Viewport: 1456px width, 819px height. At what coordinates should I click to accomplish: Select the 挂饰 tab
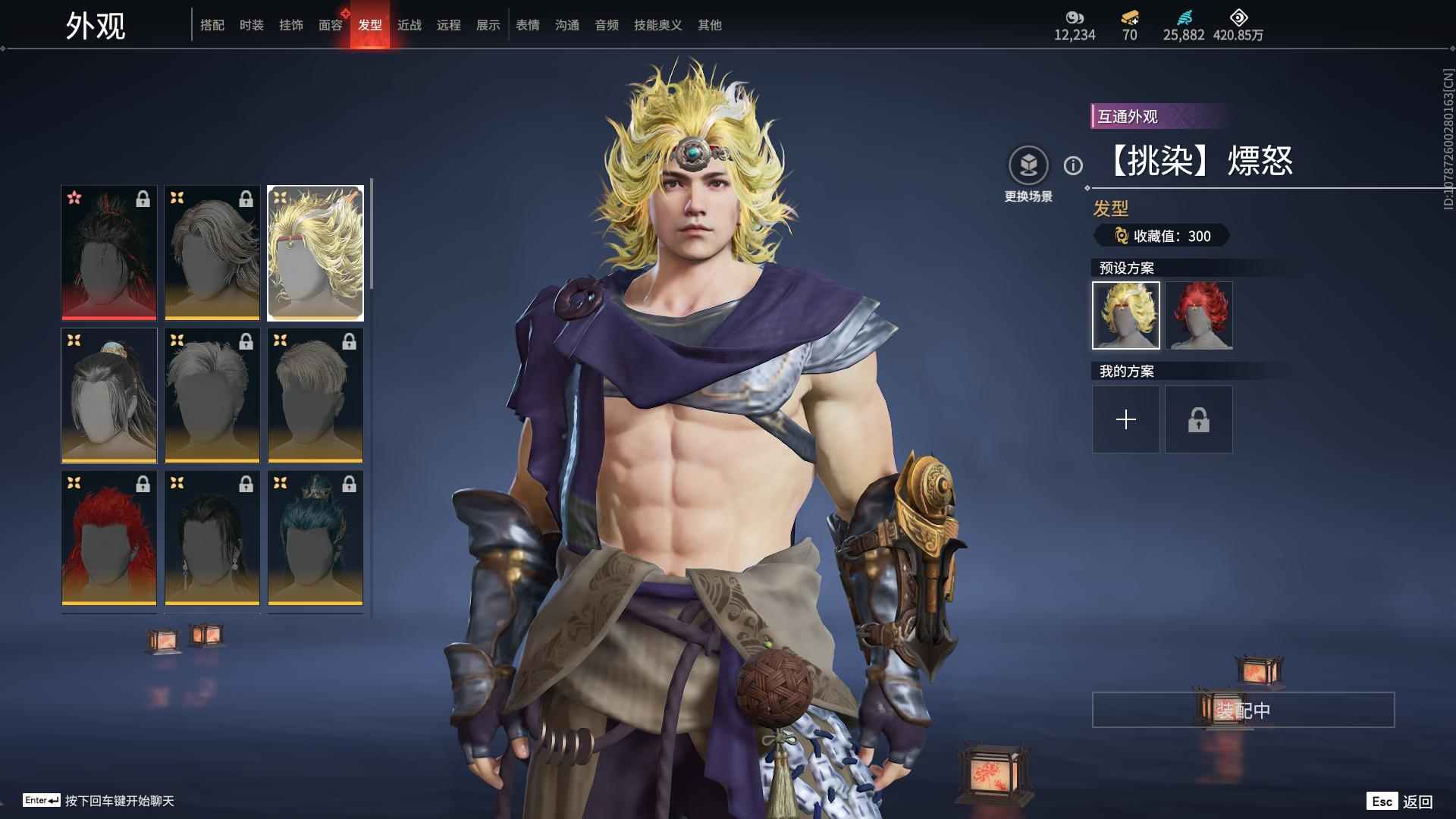click(x=291, y=25)
